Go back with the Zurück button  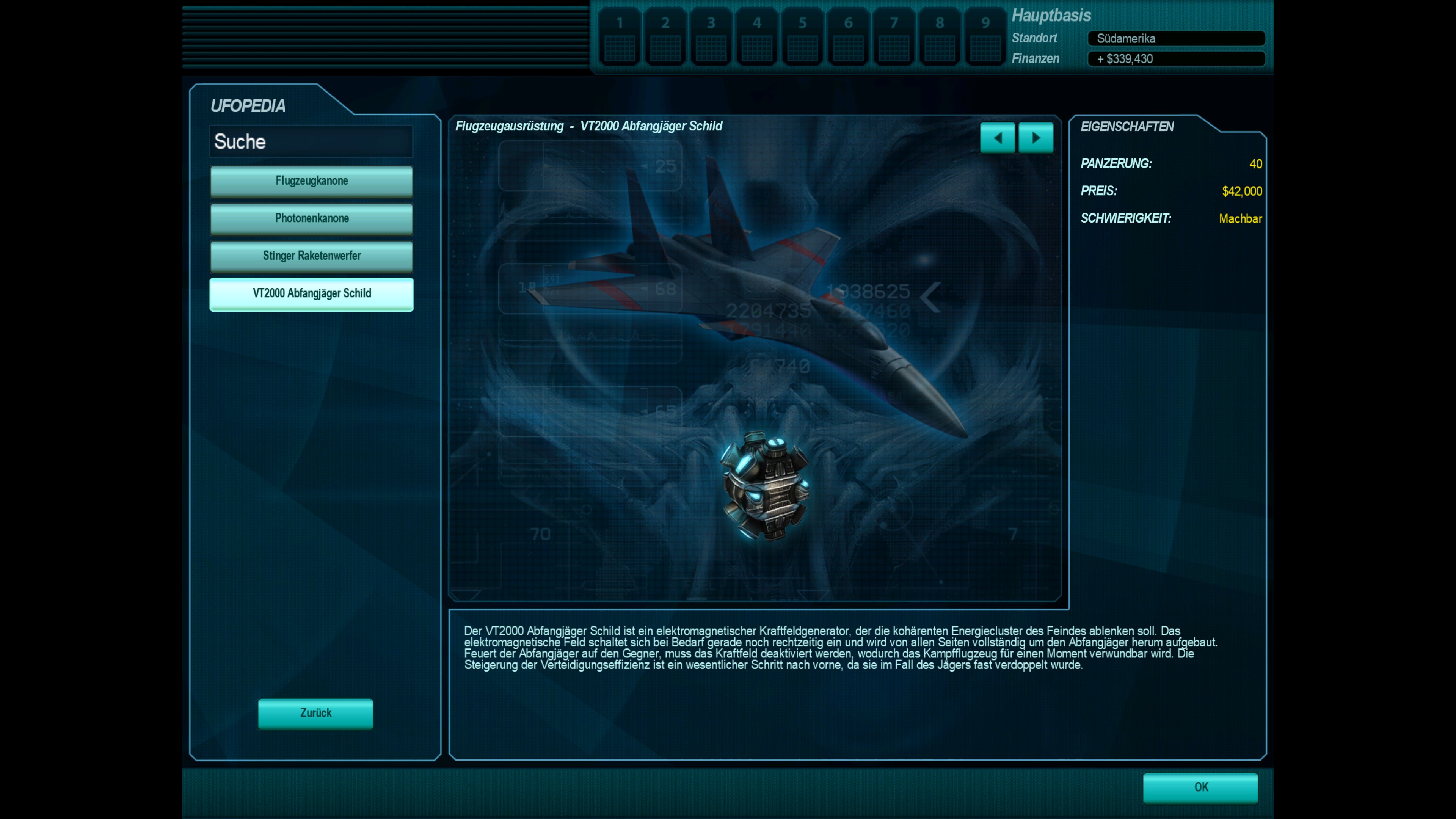click(x=315, y=713)
